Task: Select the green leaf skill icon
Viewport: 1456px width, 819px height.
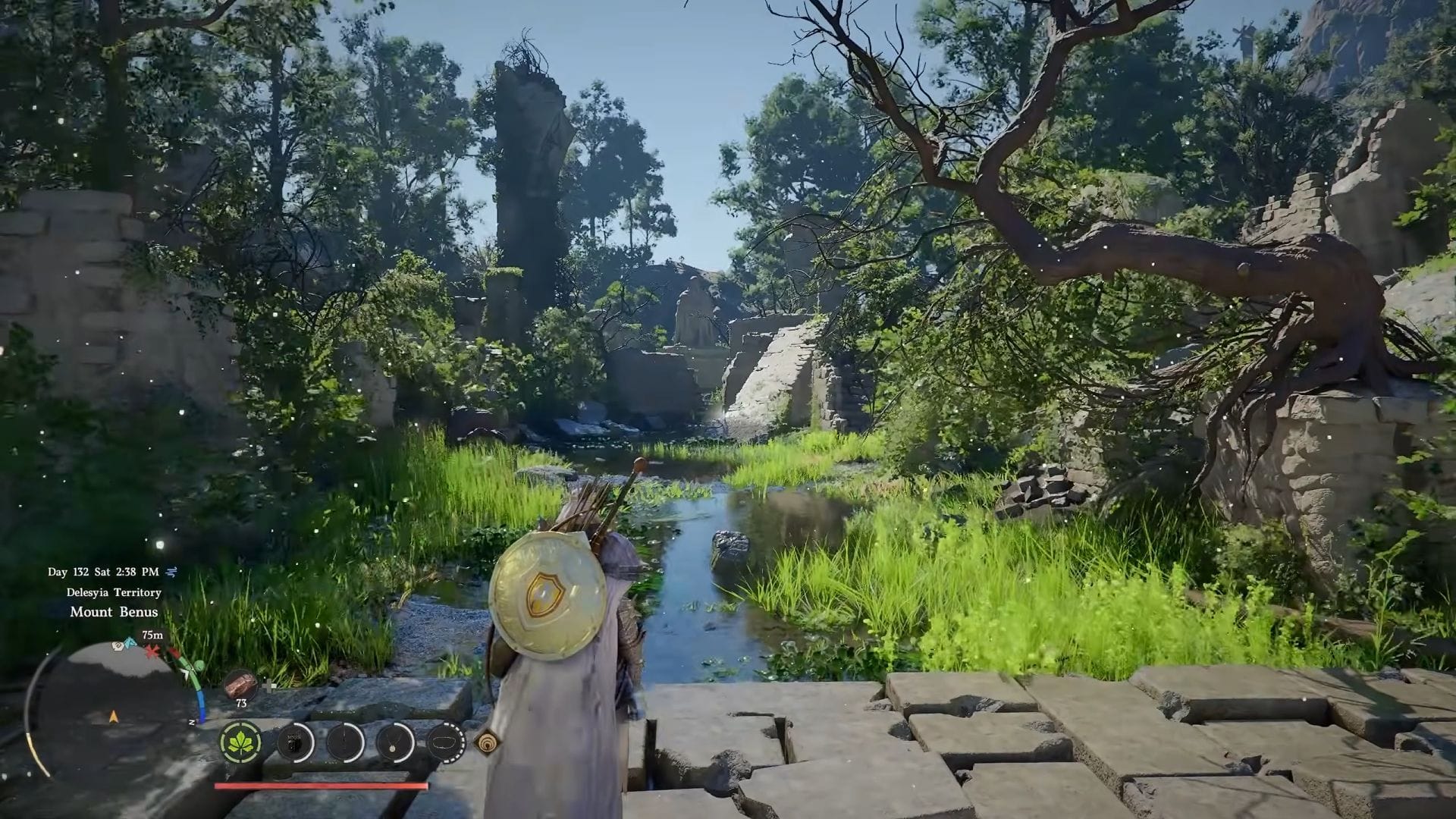Action: [x=241, y=741]
